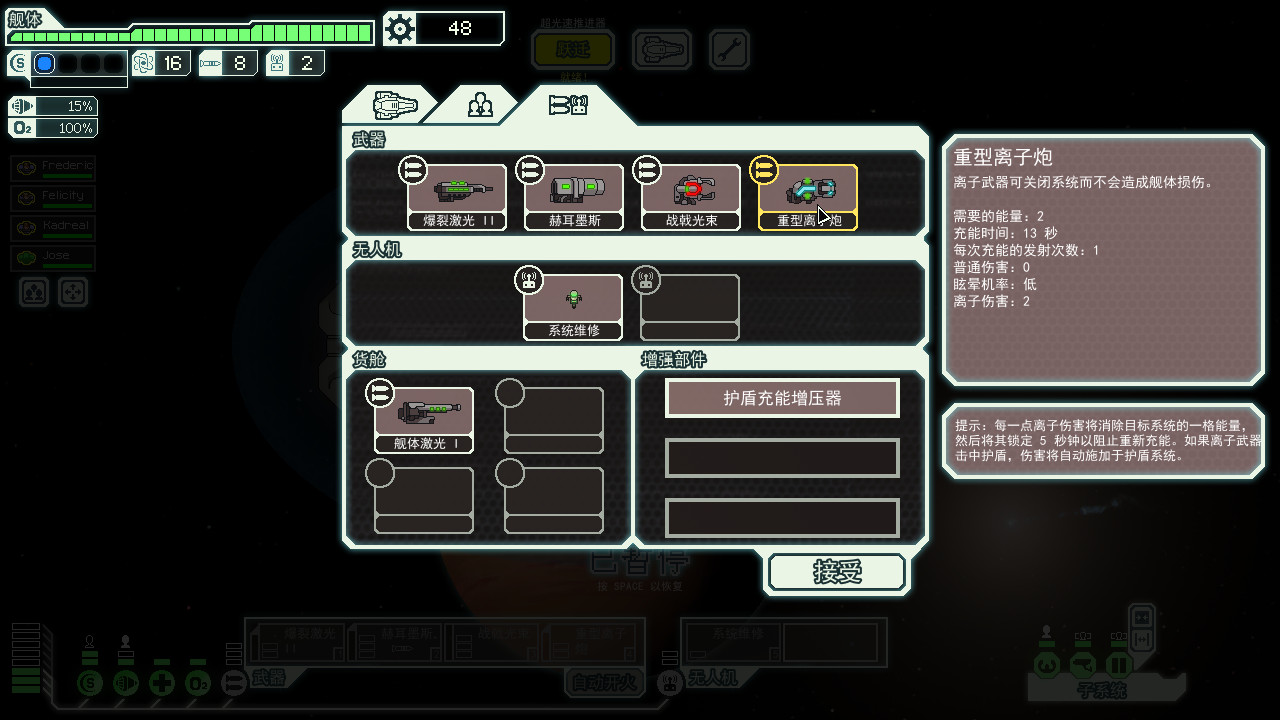Toggle 自动开火 auto-fire

pyautogui.click(x=604, y=683)
